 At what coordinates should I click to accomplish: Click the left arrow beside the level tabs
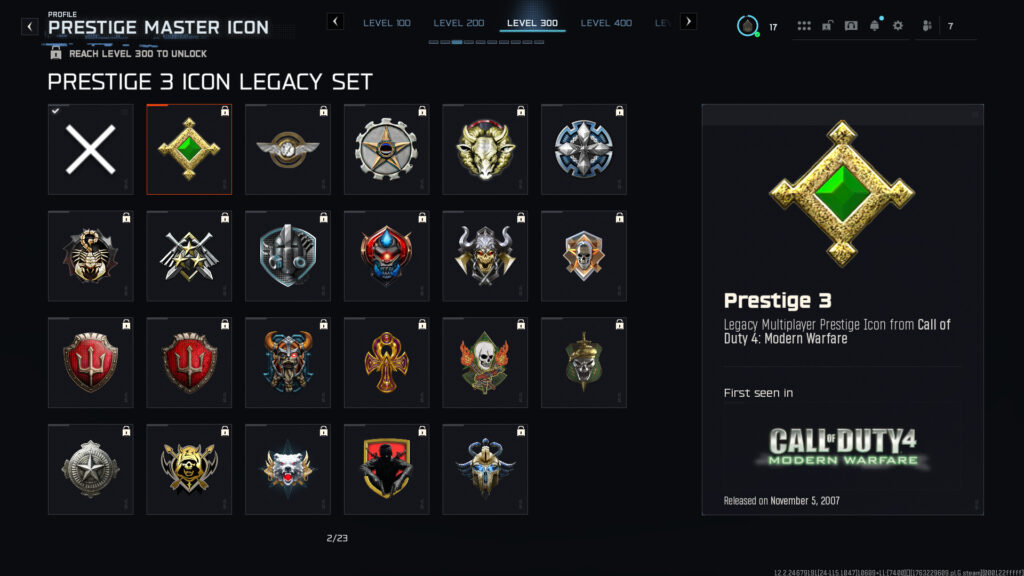click(x=335, y=21)
